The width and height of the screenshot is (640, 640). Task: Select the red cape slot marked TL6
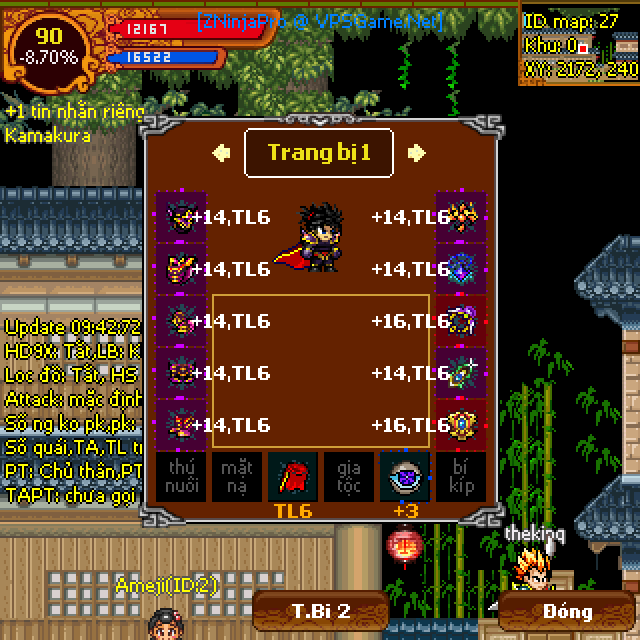(293, 476)
